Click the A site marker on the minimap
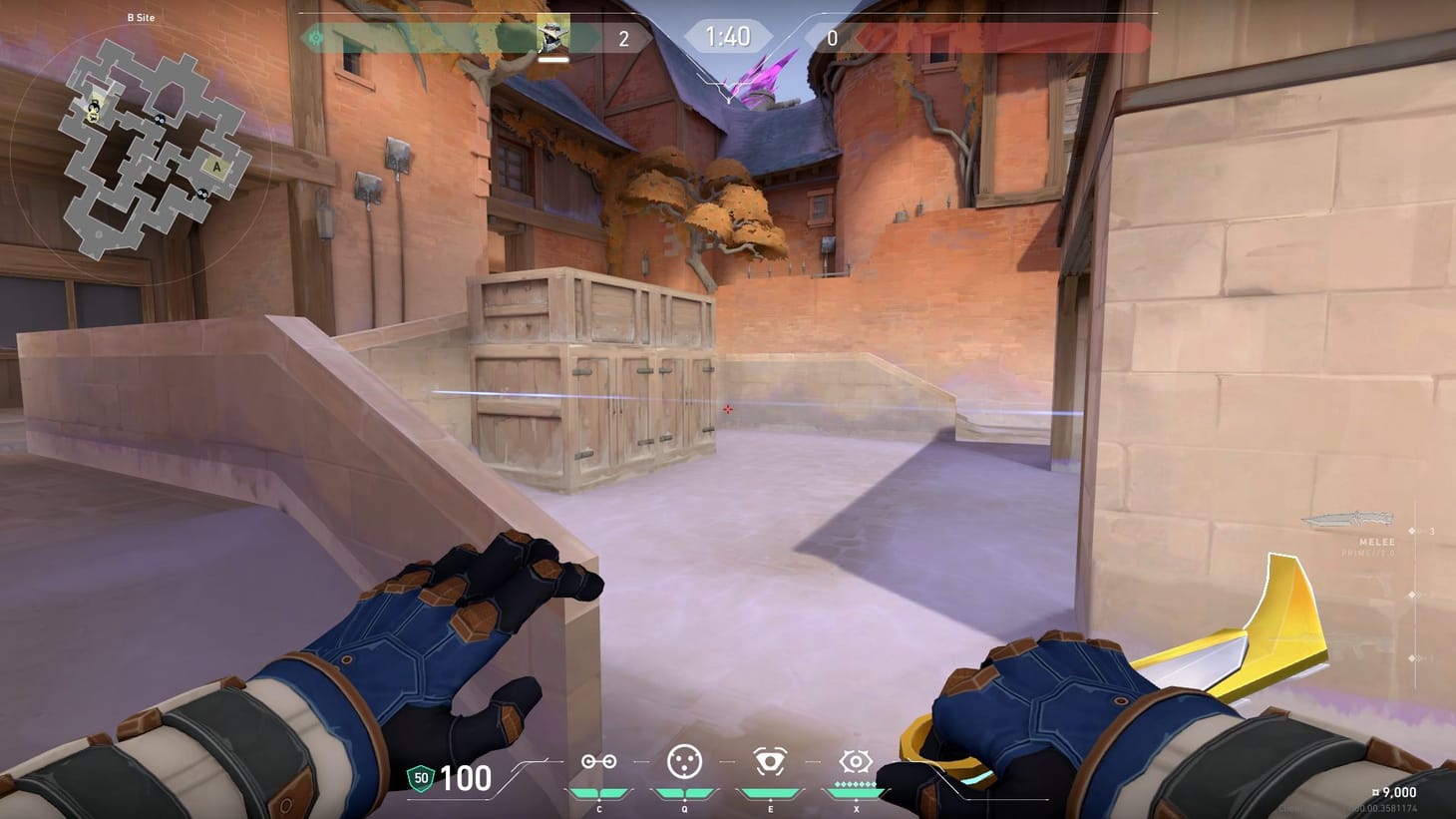 tap(217, 166)
